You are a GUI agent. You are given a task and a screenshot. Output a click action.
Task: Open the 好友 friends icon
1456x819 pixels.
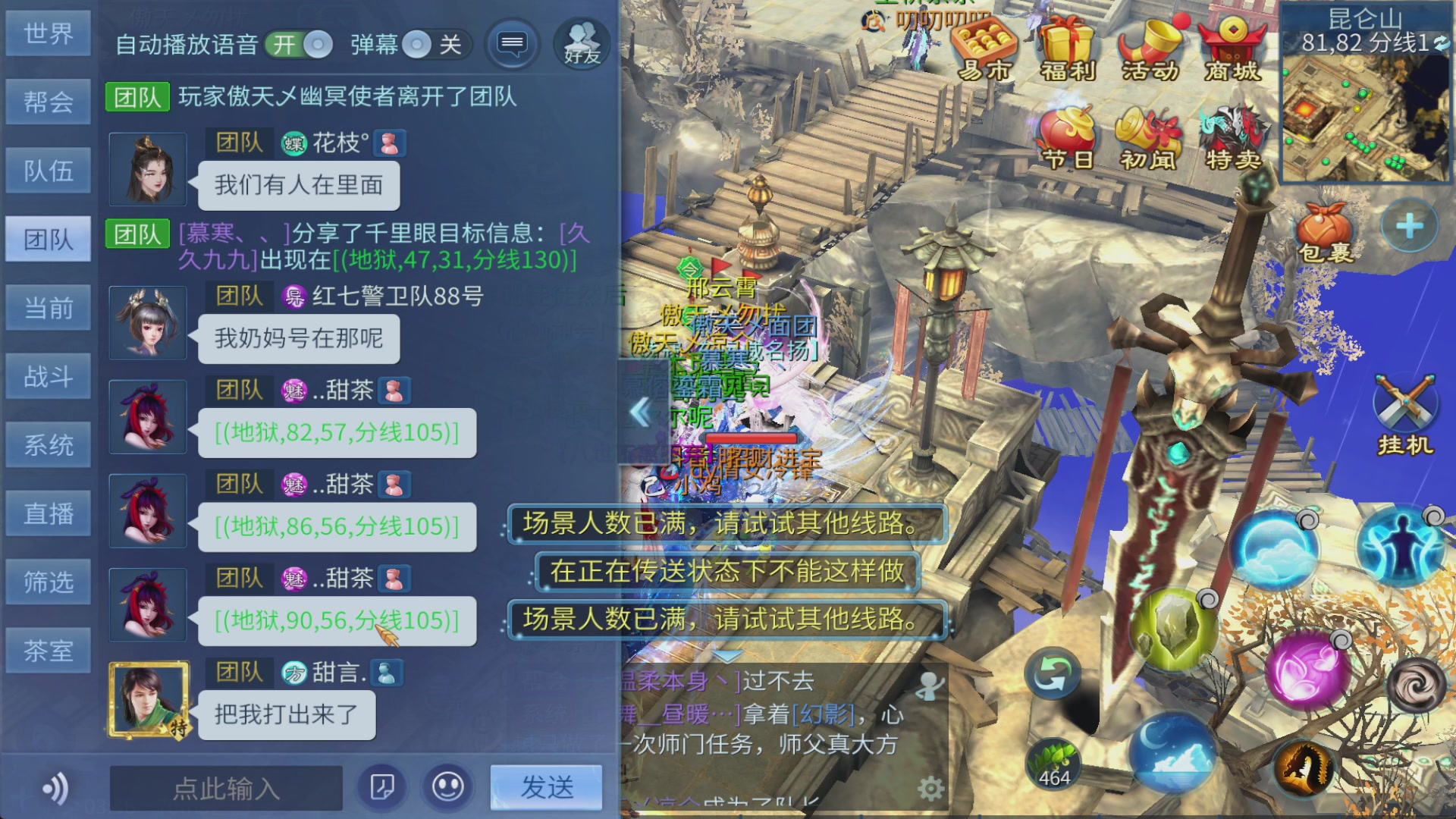pos(580,44)
